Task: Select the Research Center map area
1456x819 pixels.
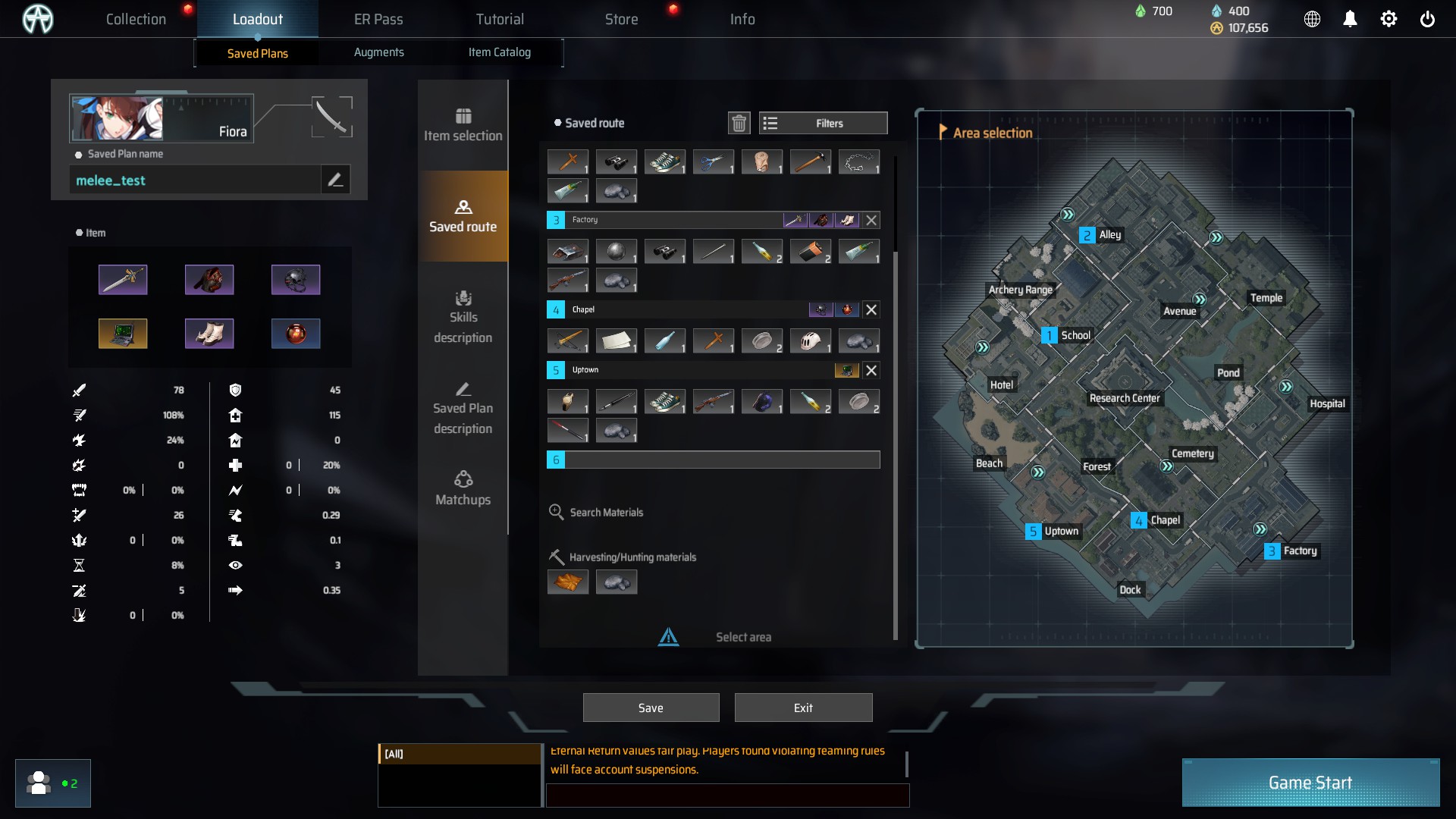Action: click(x=1124, y=398)
